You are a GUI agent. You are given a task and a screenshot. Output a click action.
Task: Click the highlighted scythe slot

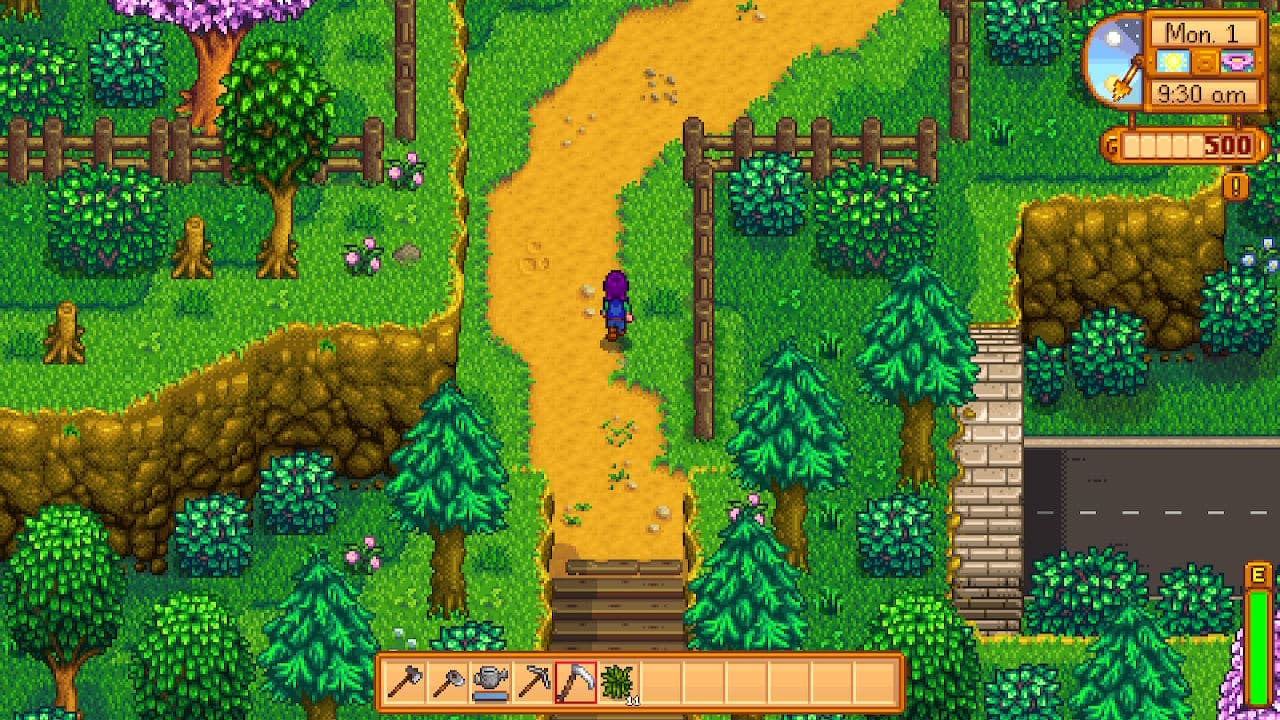pos(576,682)
